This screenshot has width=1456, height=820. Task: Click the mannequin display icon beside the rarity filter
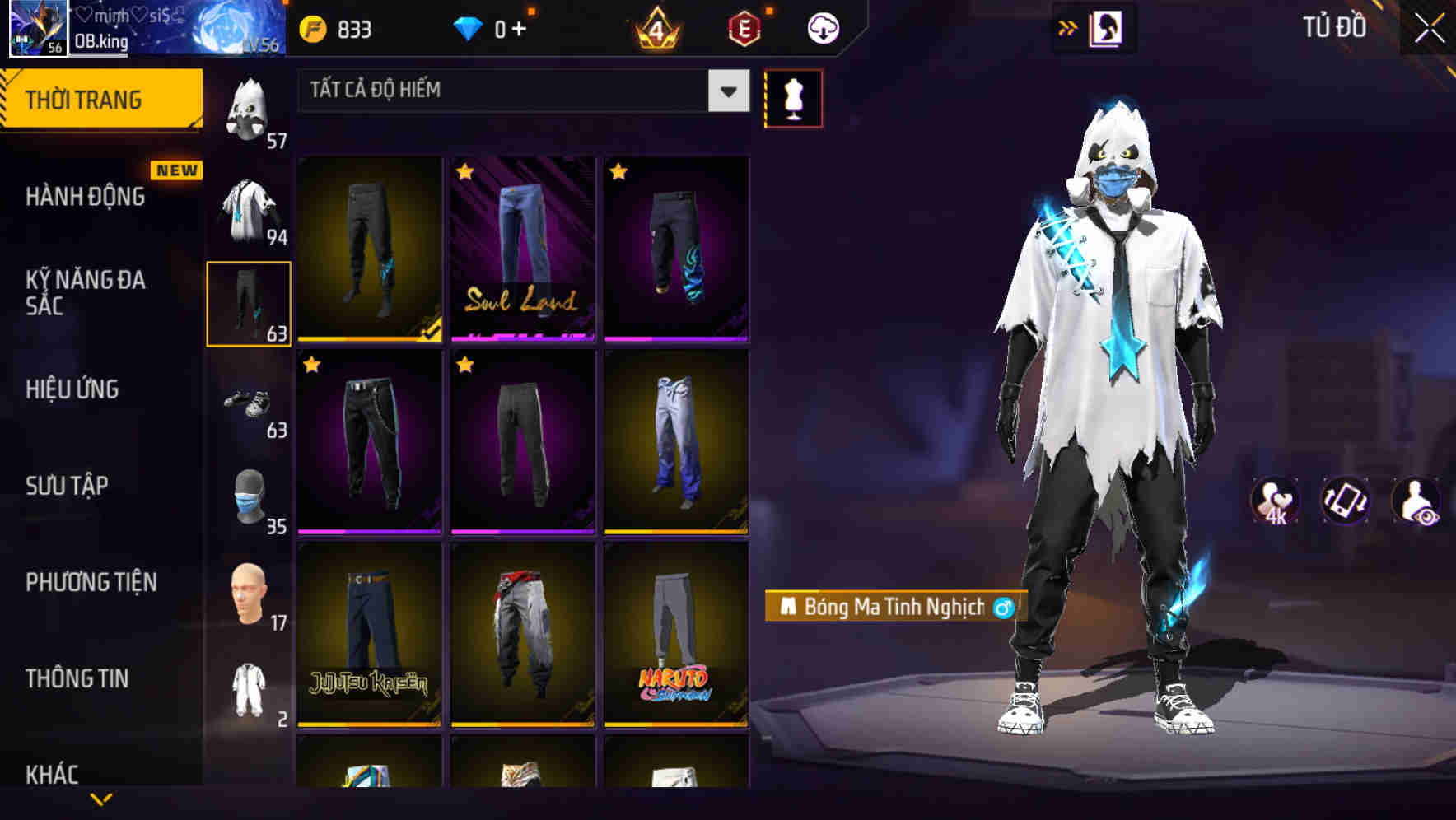(794, 97)
